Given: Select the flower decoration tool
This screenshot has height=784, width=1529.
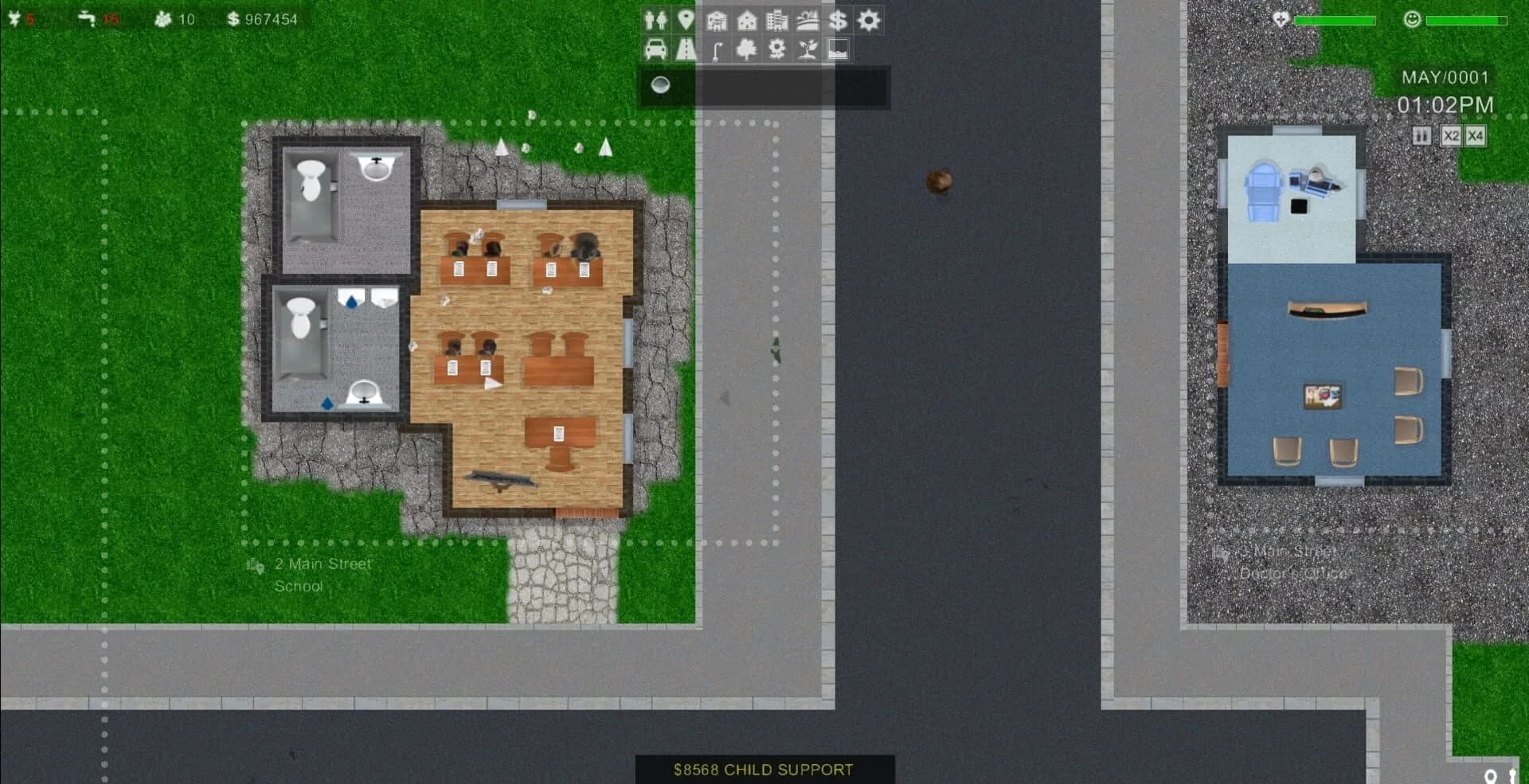Looking at the screenshot, I should click(x=776, y=49).
